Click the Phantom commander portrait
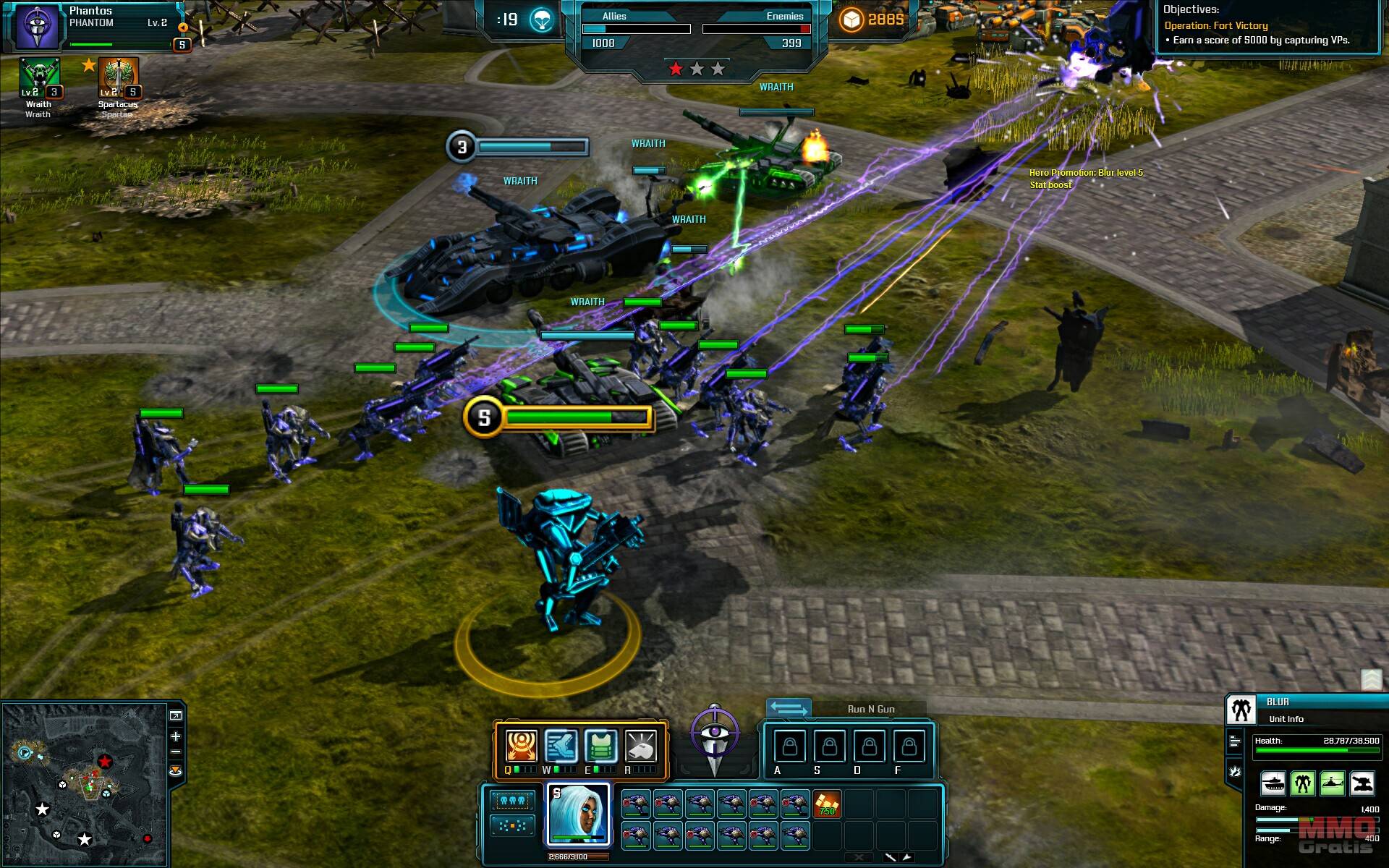Viewport: 1389px width, 868px height. pos(38,26)
